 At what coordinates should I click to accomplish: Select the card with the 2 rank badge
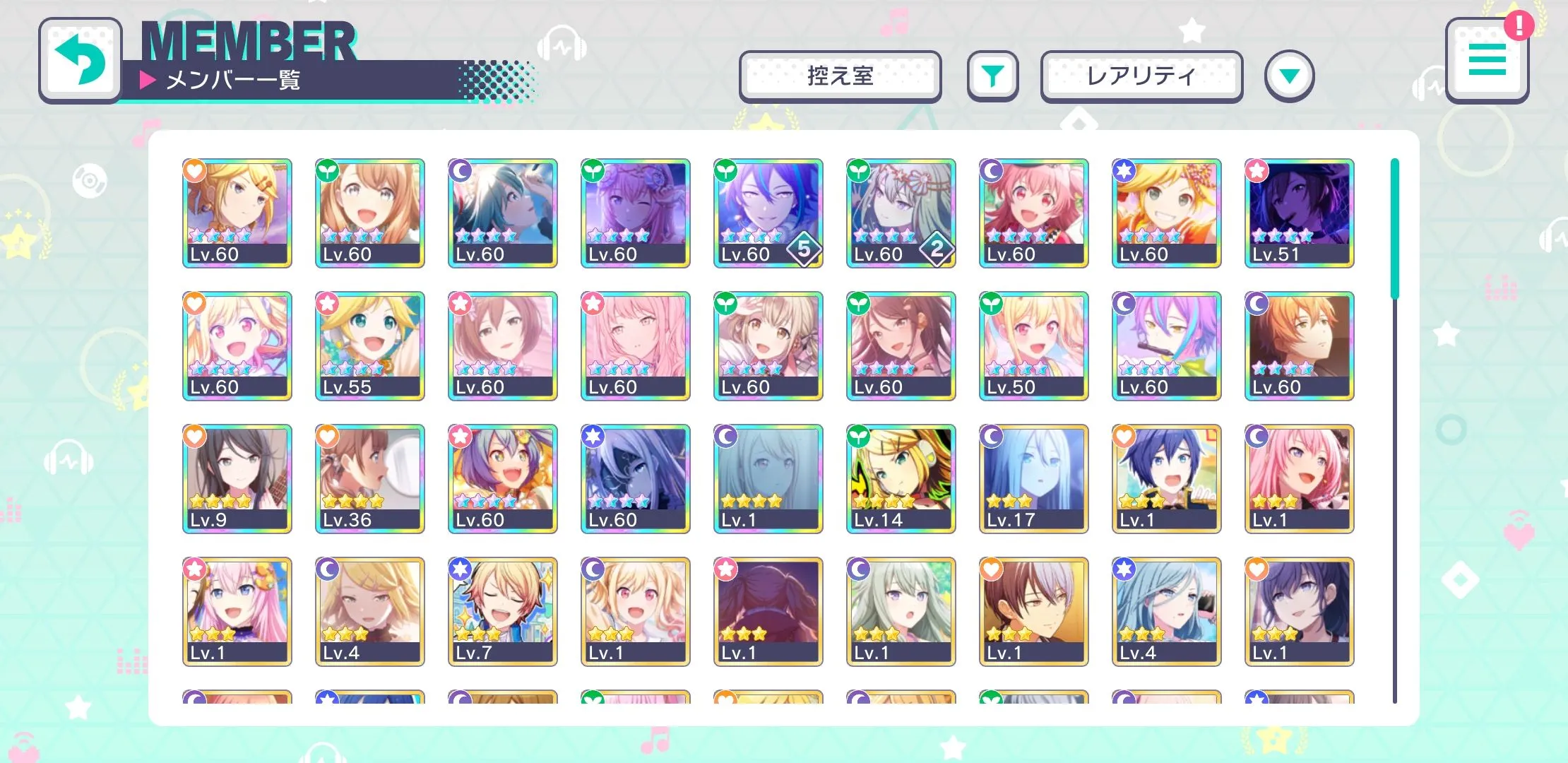point(901,213)
